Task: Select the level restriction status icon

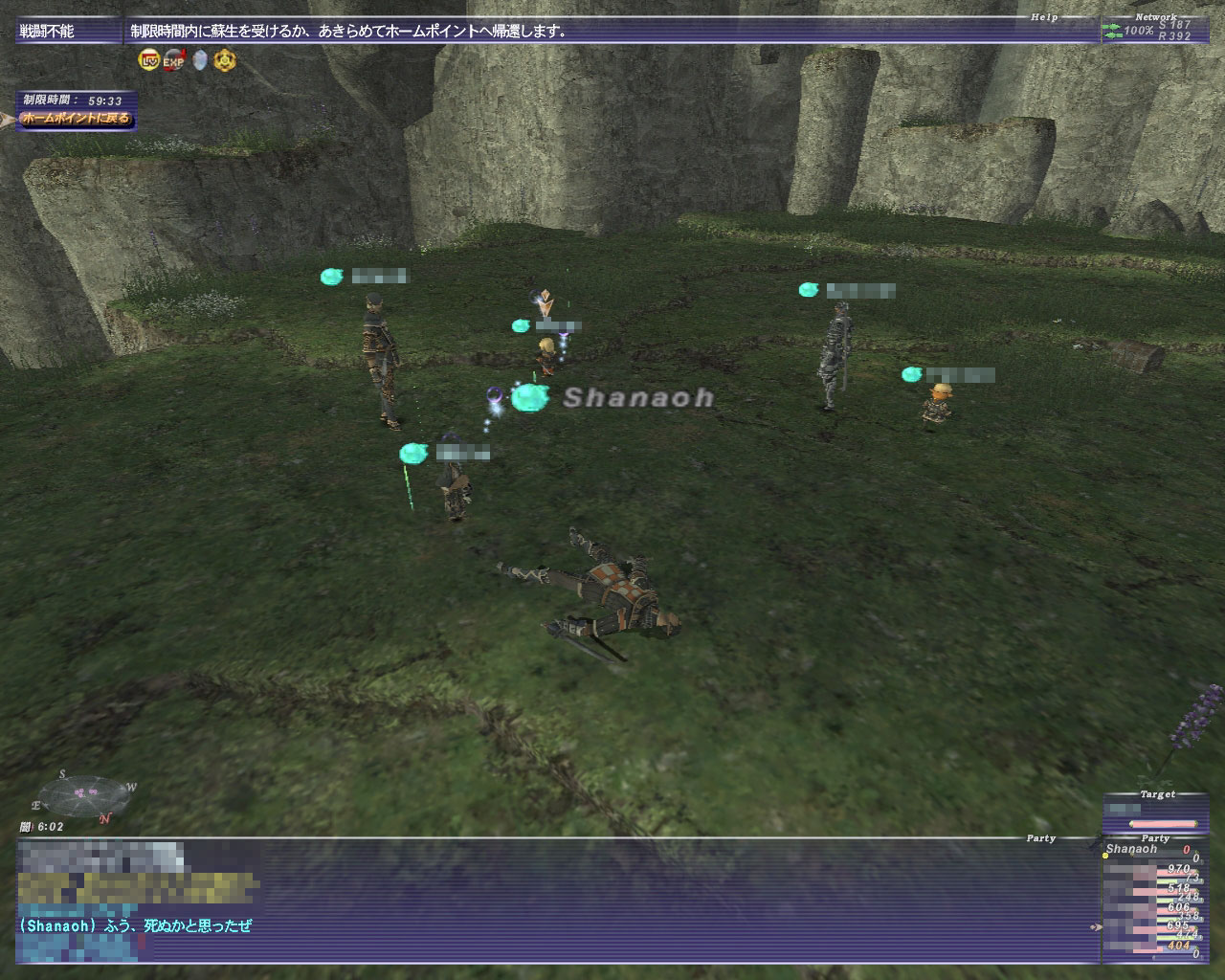Action: click(x=149, y=61)
